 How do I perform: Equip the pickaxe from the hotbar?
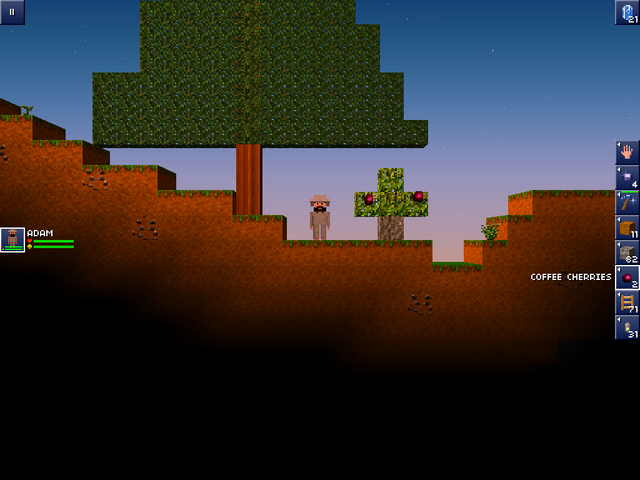(627, 202)
